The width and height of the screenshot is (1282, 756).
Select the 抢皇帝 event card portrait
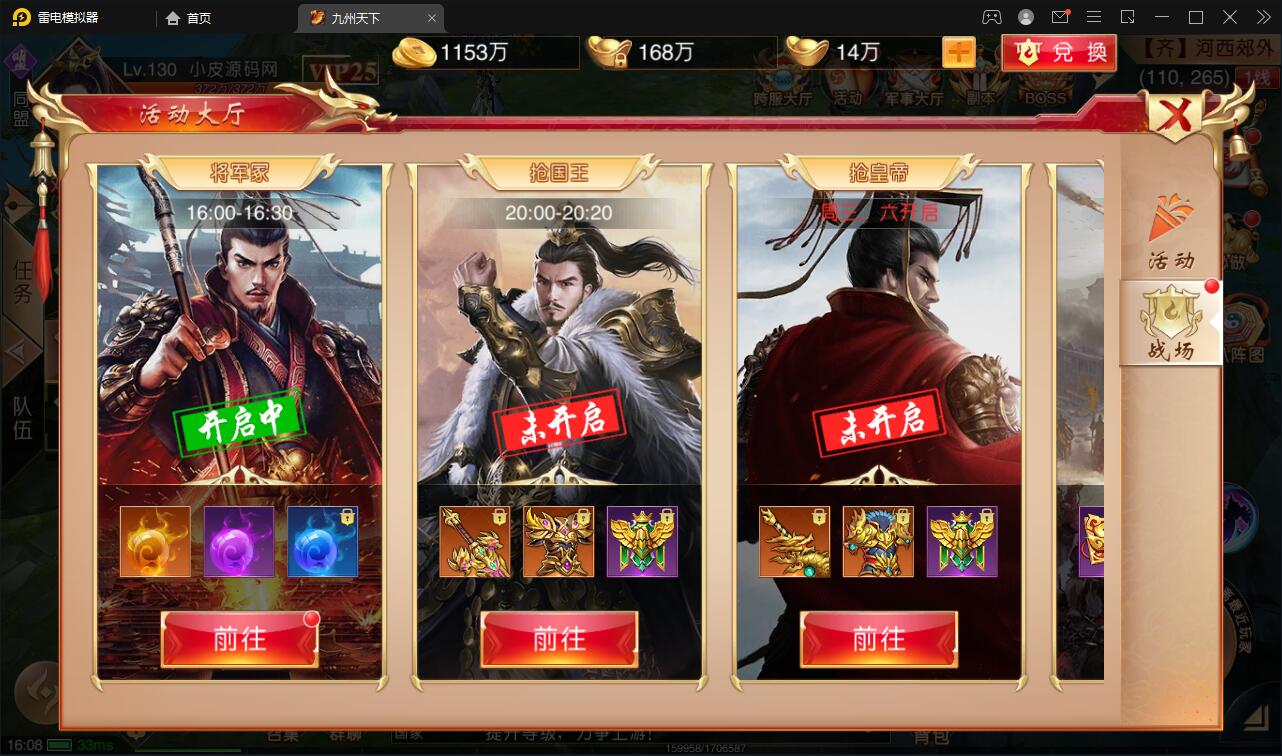coord(879,330)
